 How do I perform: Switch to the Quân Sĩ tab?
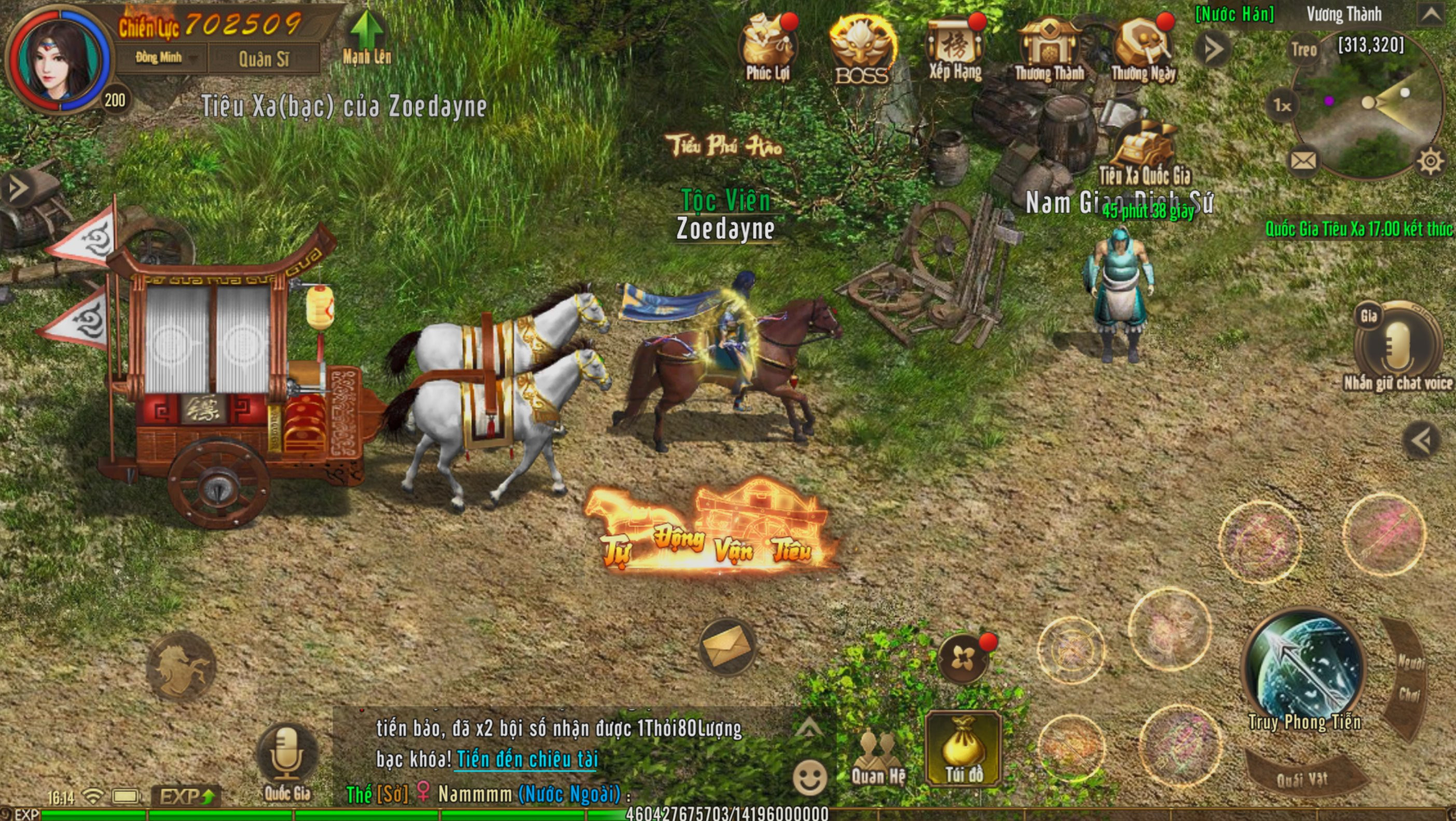[264, 59]
